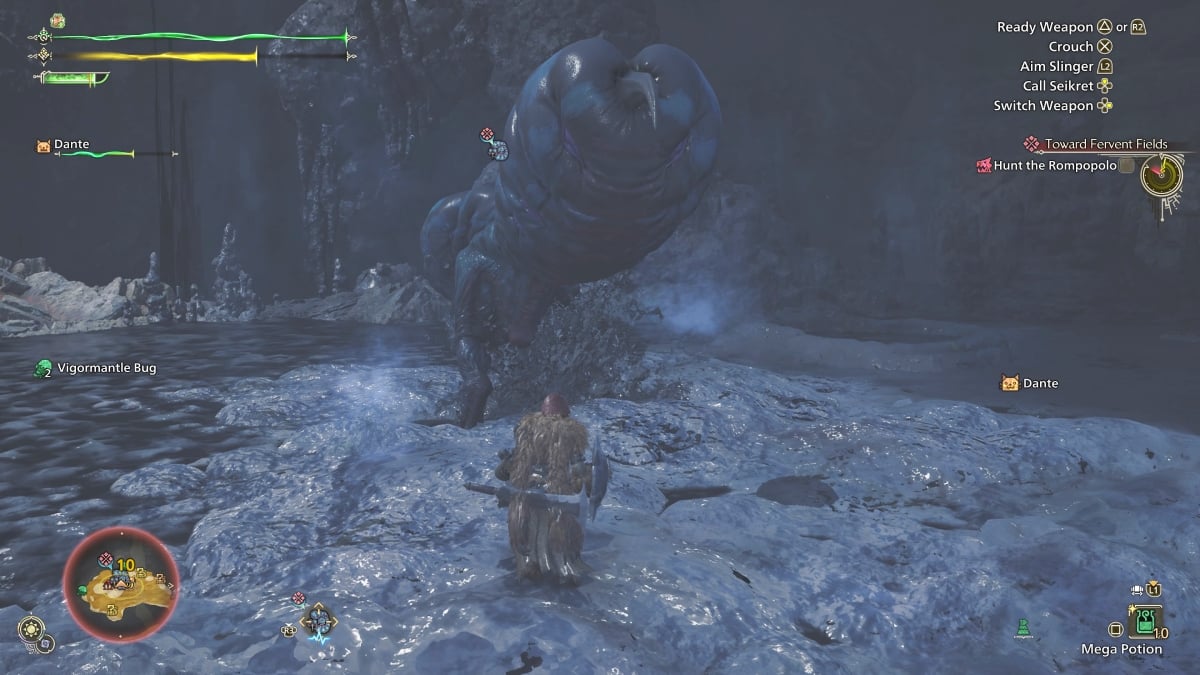Click the monster target marker icon
1200x675 pixels.
tap(495, 145)
